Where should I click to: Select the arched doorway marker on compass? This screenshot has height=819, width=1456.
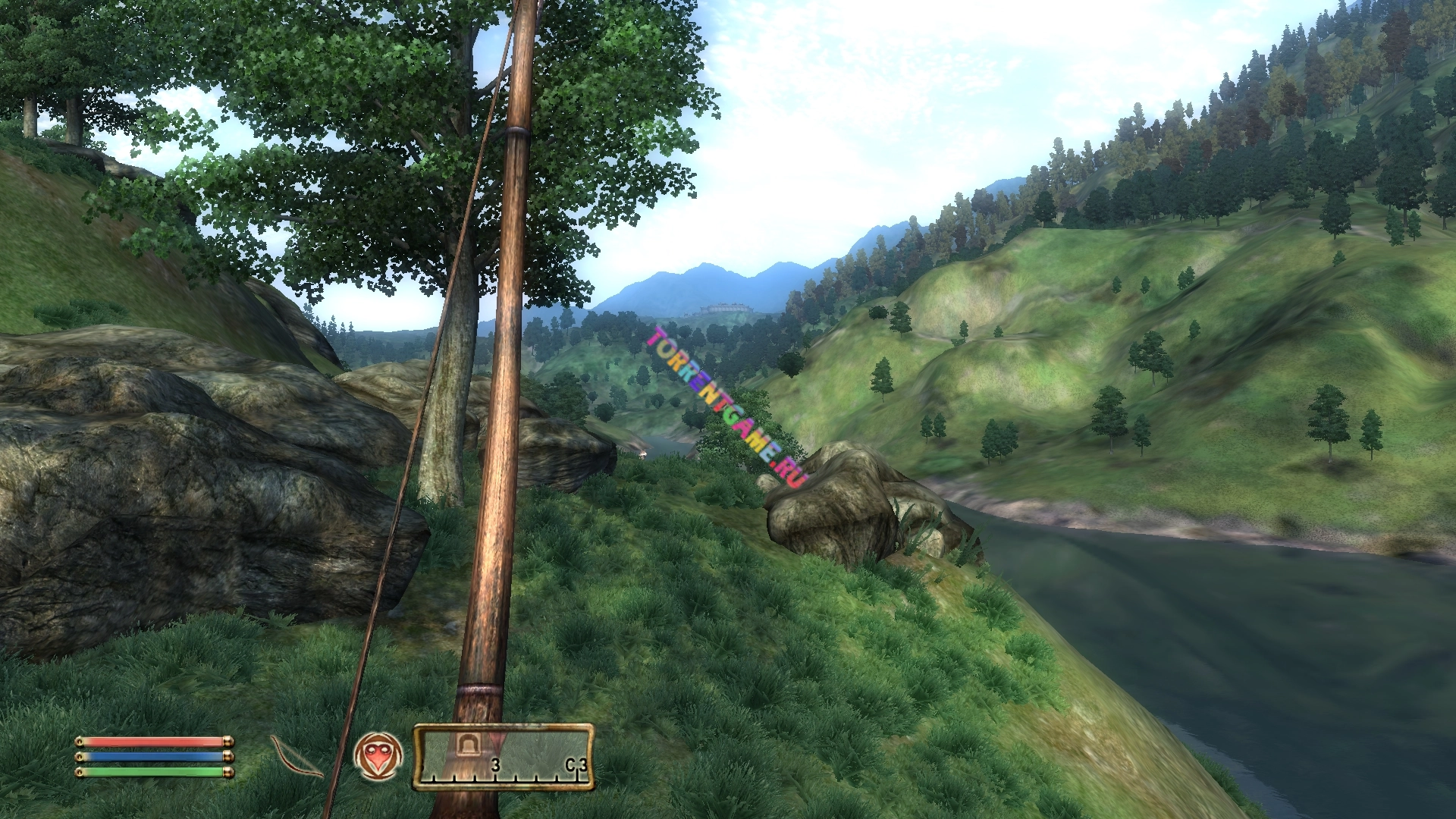[464, 744]
